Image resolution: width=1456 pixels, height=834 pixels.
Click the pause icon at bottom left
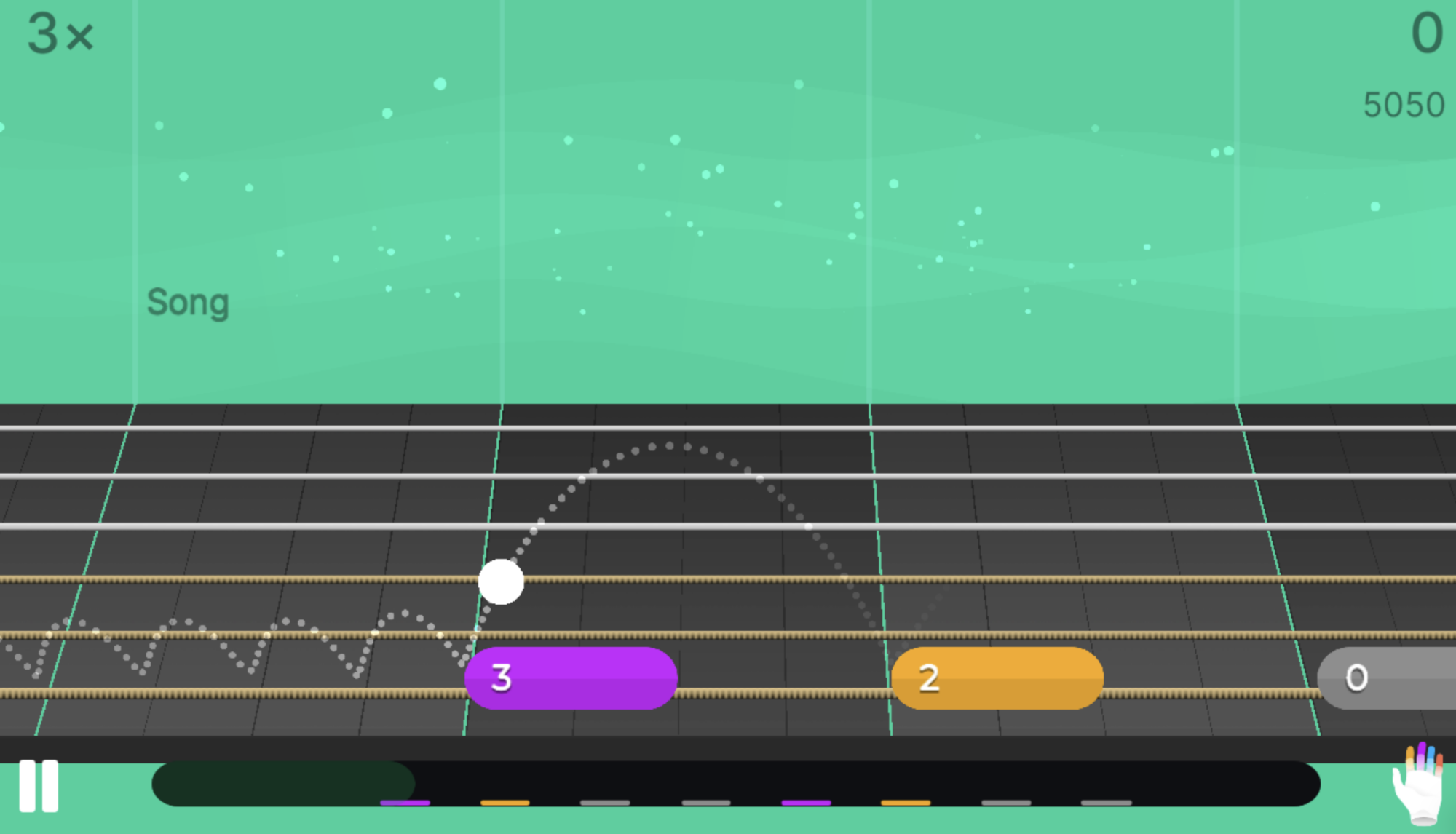[x=40, y=786]
